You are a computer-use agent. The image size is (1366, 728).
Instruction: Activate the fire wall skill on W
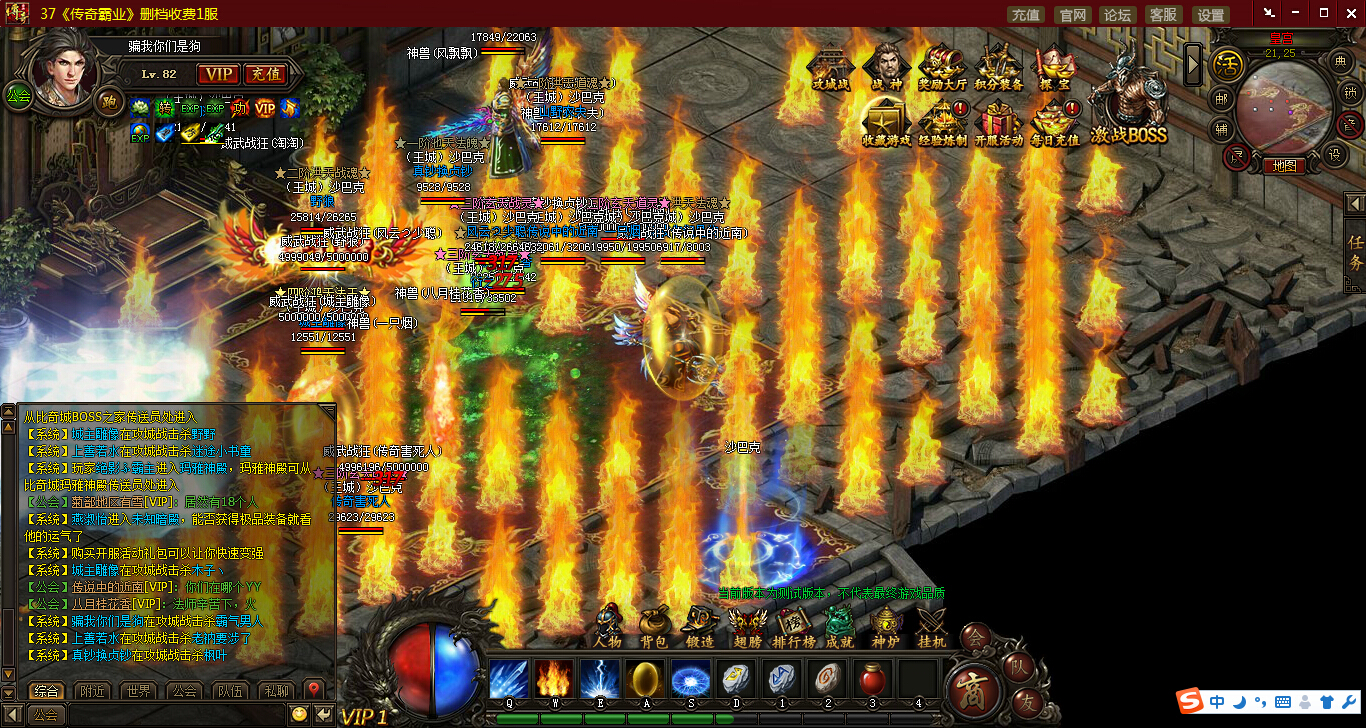554,679
